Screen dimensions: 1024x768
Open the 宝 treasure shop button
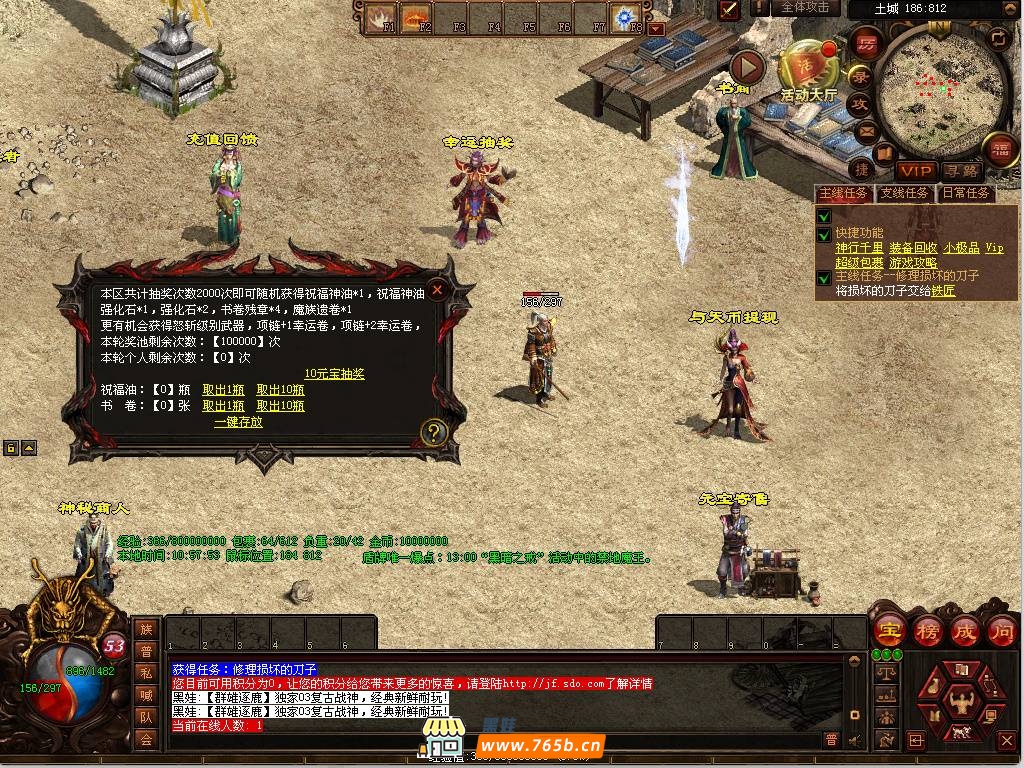pos(889,631)
